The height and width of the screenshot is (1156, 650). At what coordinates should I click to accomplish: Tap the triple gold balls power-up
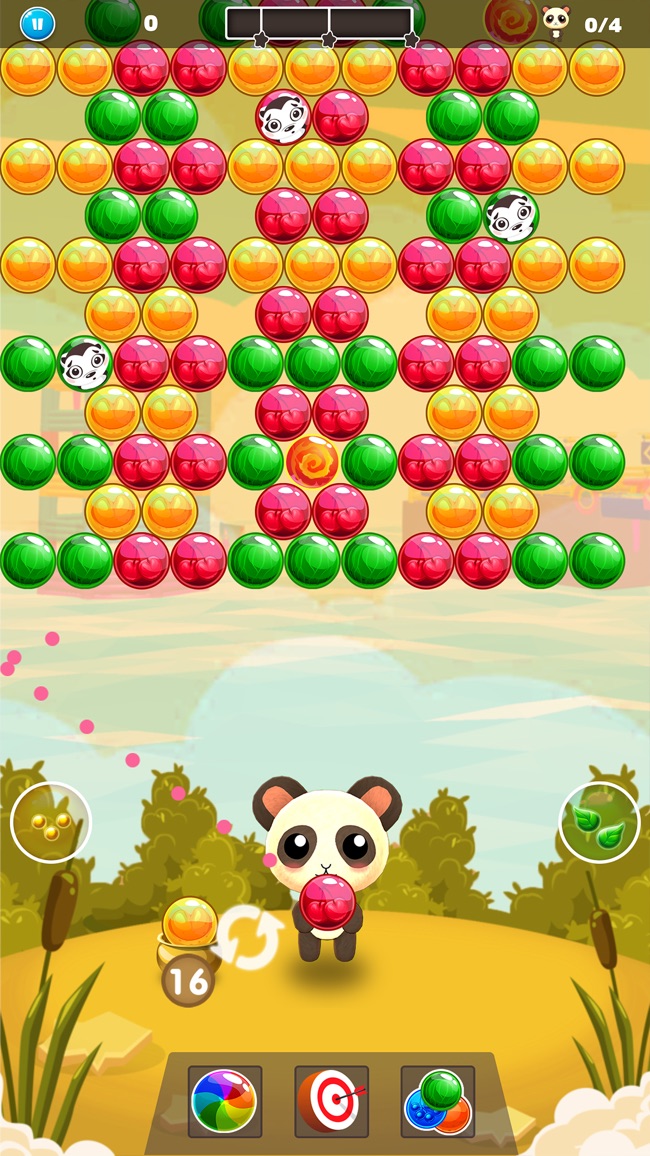pyautogui.click(x=50, y=822)
